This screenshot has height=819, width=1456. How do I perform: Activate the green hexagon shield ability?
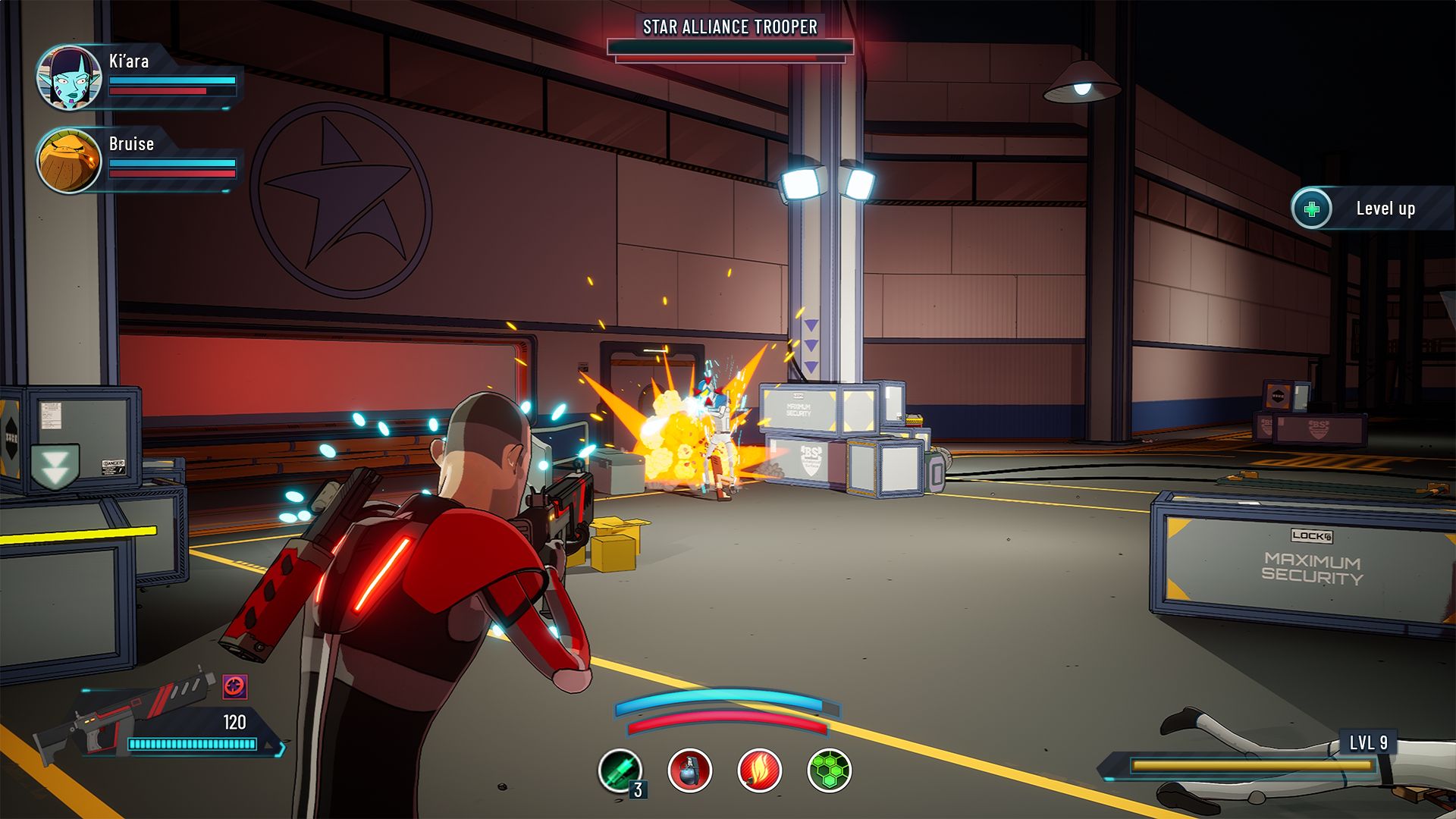[829, 770]
